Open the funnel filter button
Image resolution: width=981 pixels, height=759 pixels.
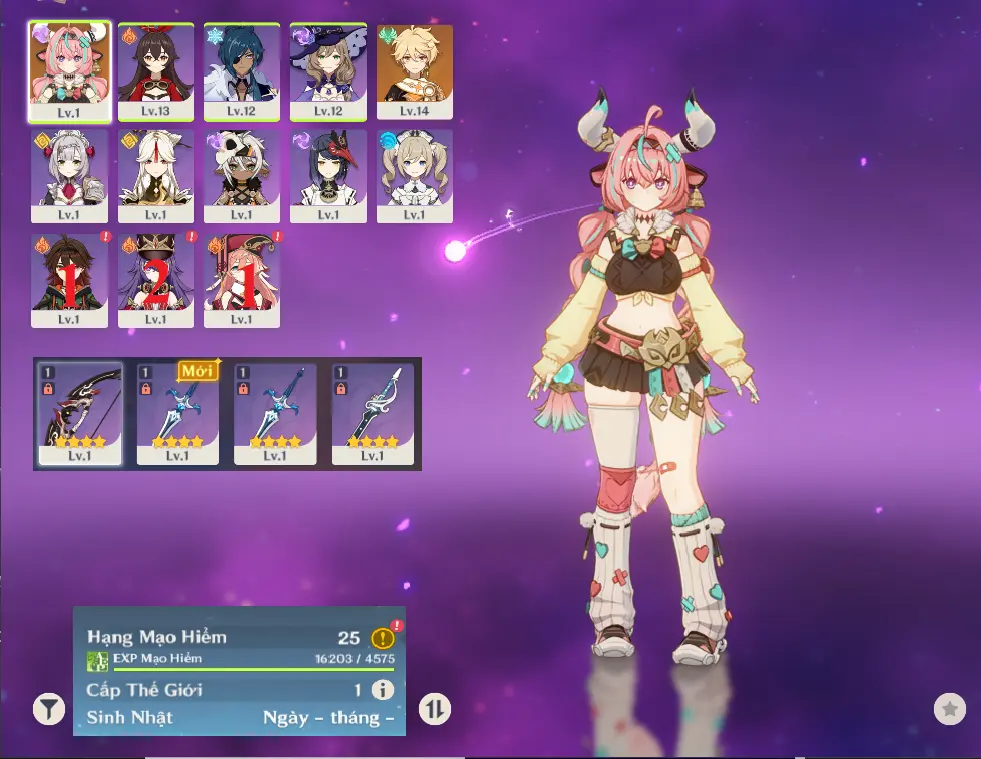click(x=48, y=710)
